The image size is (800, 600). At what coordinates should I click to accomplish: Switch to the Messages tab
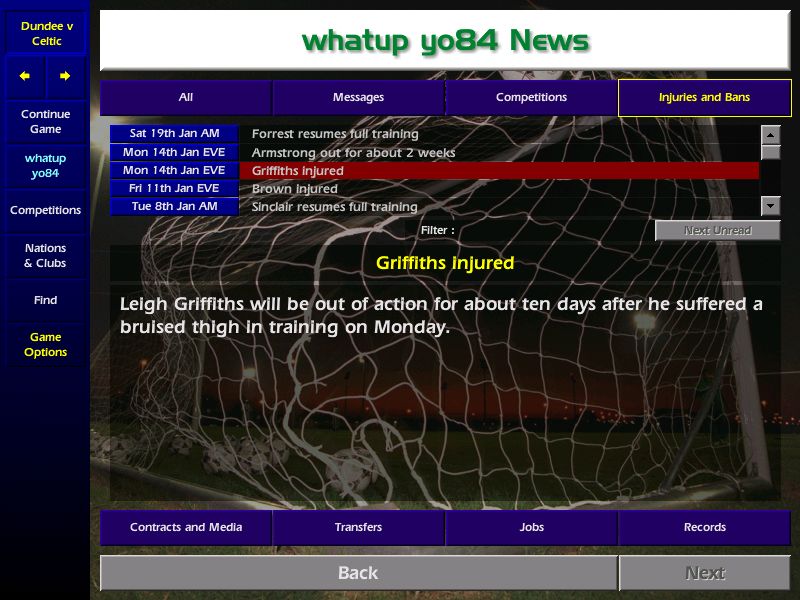point(358,98)
